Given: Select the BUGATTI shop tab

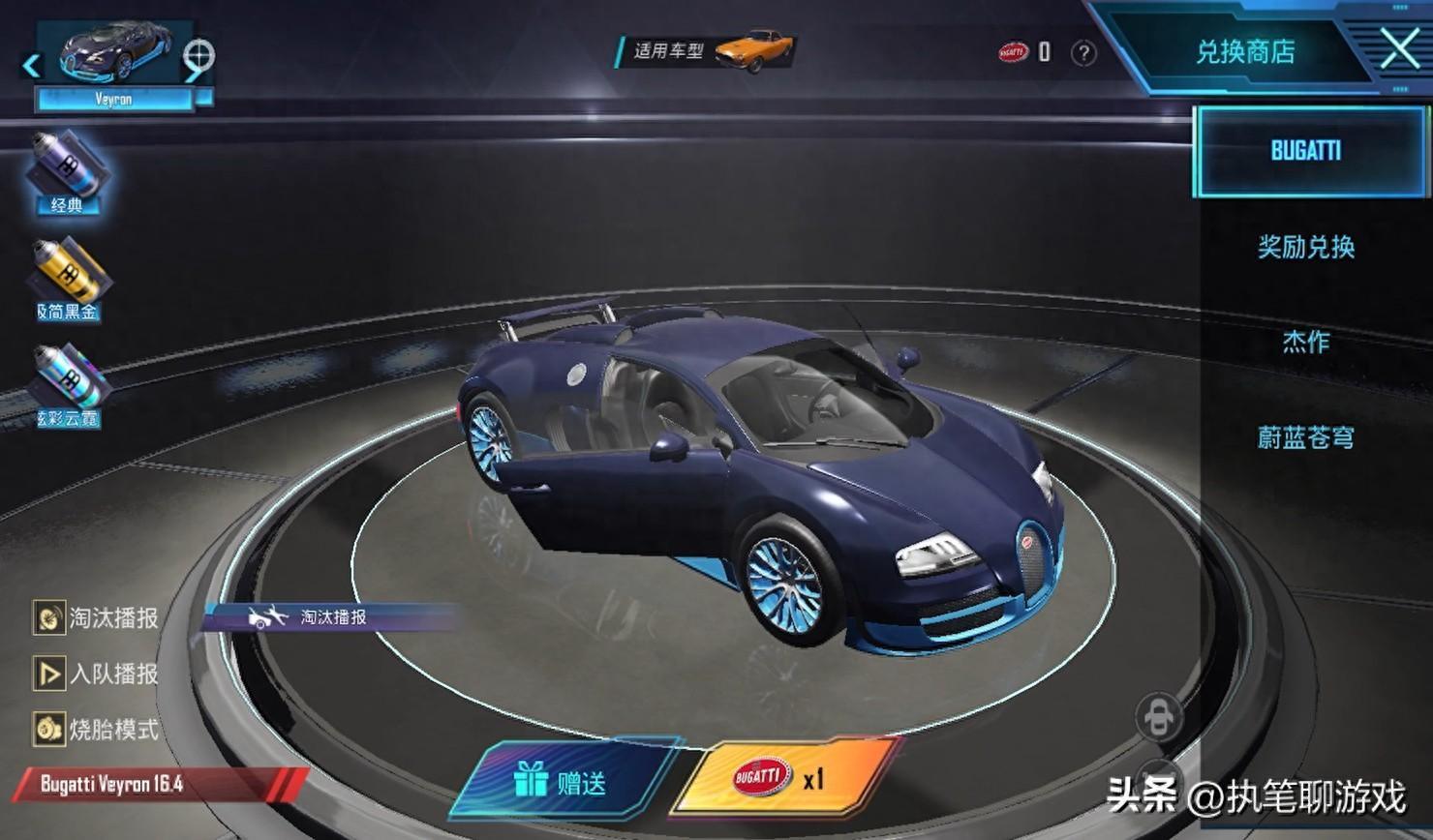Looking at the screenshot, I should pyautogui.click(x=1305, y=151).
